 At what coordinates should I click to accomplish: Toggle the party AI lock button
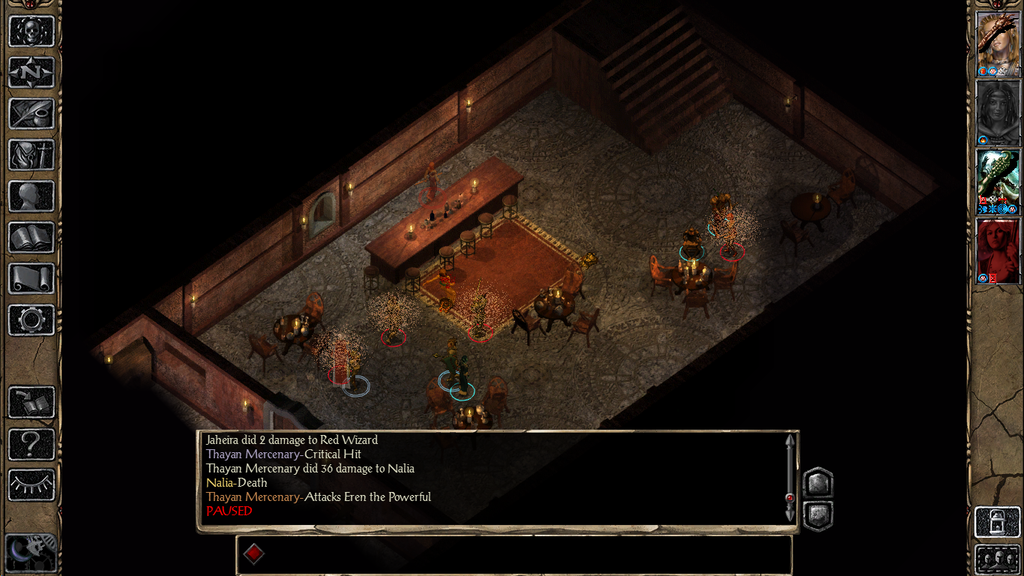997,522
